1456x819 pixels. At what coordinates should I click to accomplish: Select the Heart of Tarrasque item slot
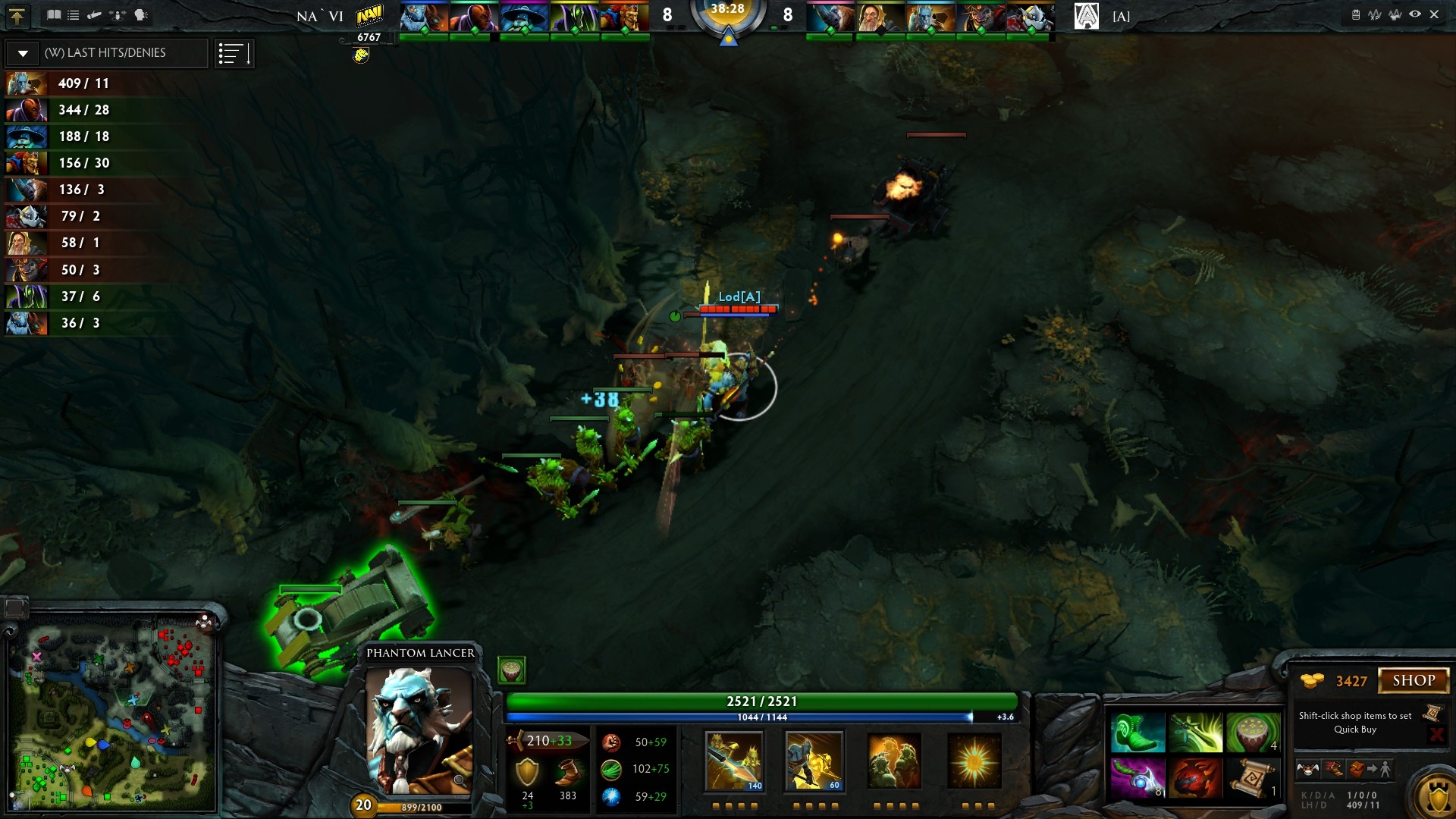(x=1195, y=778)
